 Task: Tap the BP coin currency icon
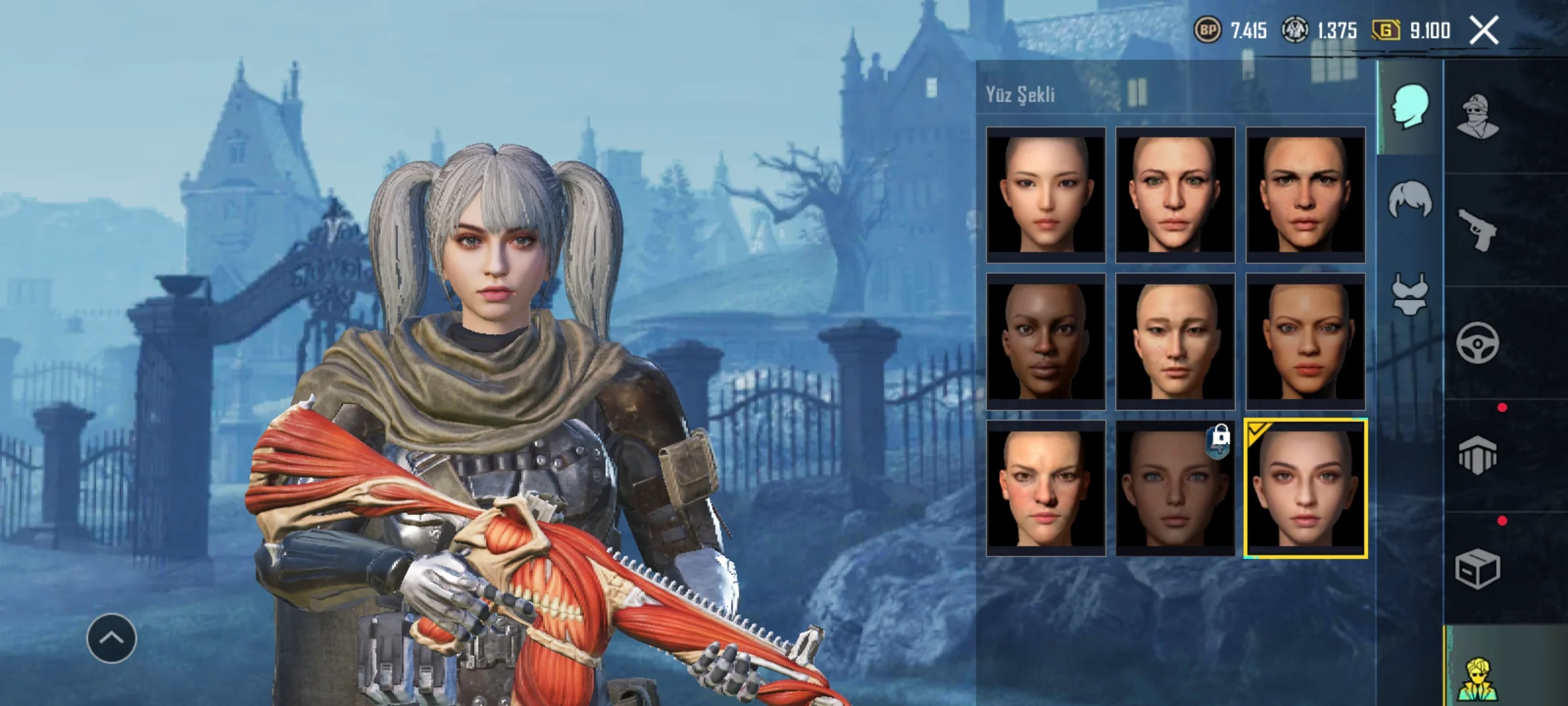[x=1207, y=30]
